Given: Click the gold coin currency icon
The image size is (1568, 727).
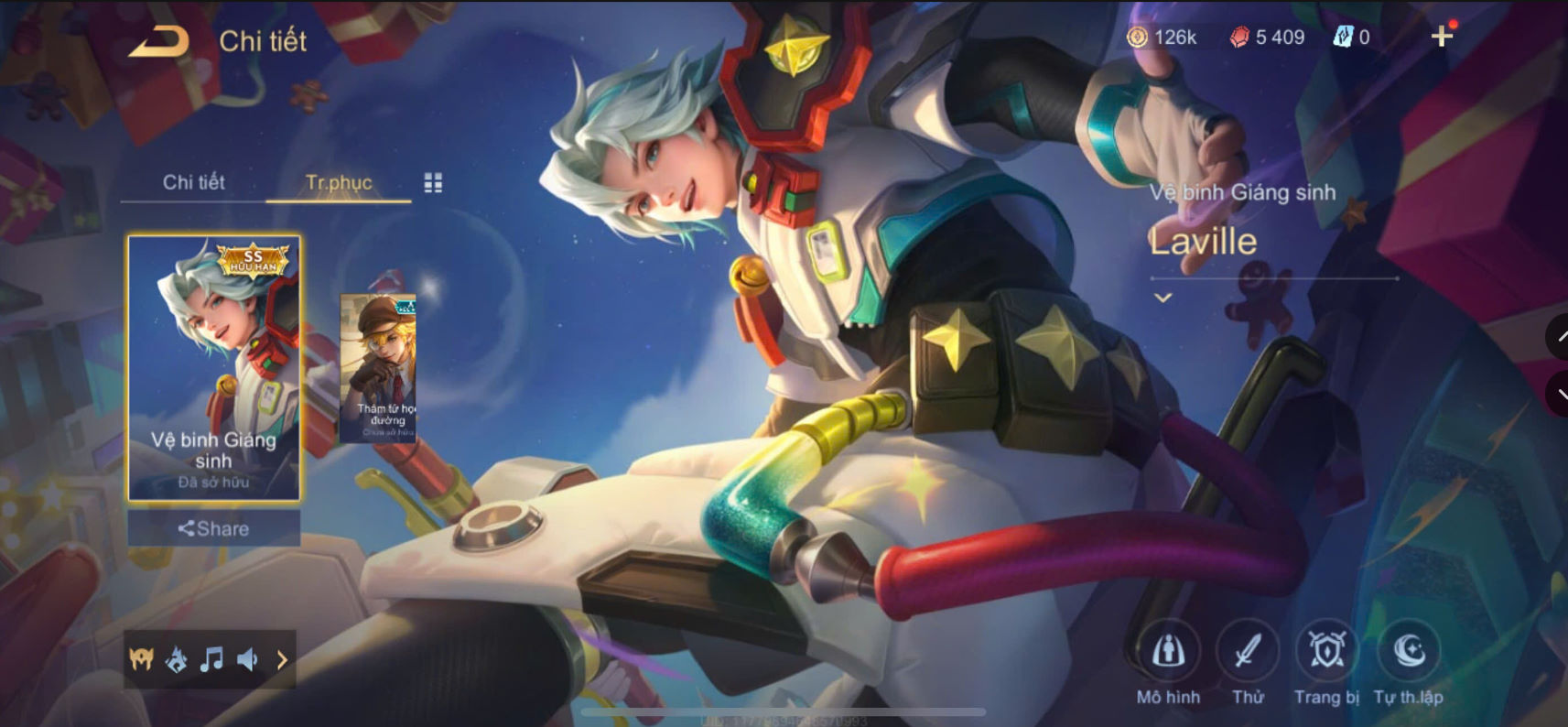Looking at the screenshot, I should (1138, 38).
